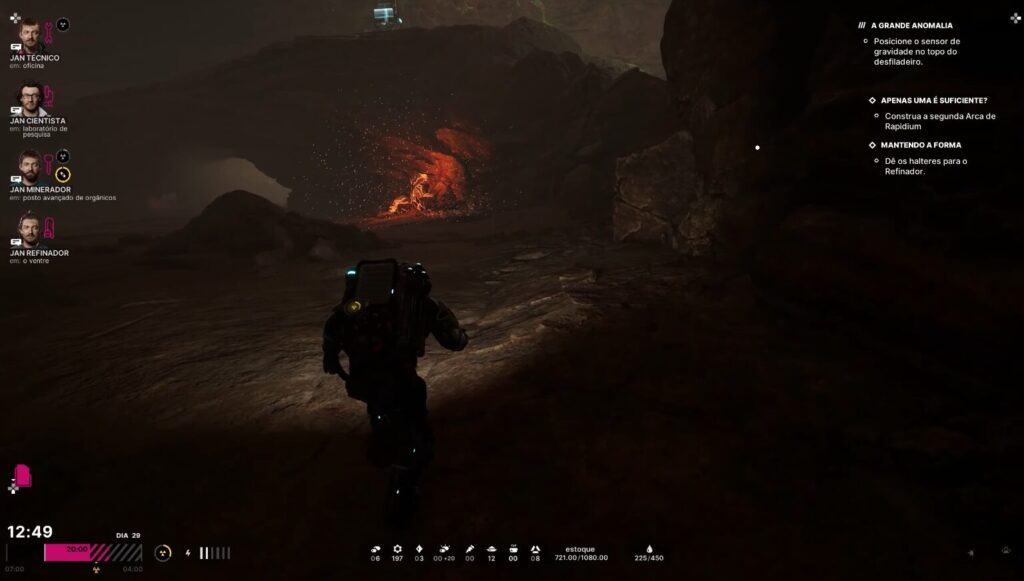Click the yellow link icon by Jan Minerador
Image resolution: width=1024 pixels, height=581 pixels.
pos(63,175)
